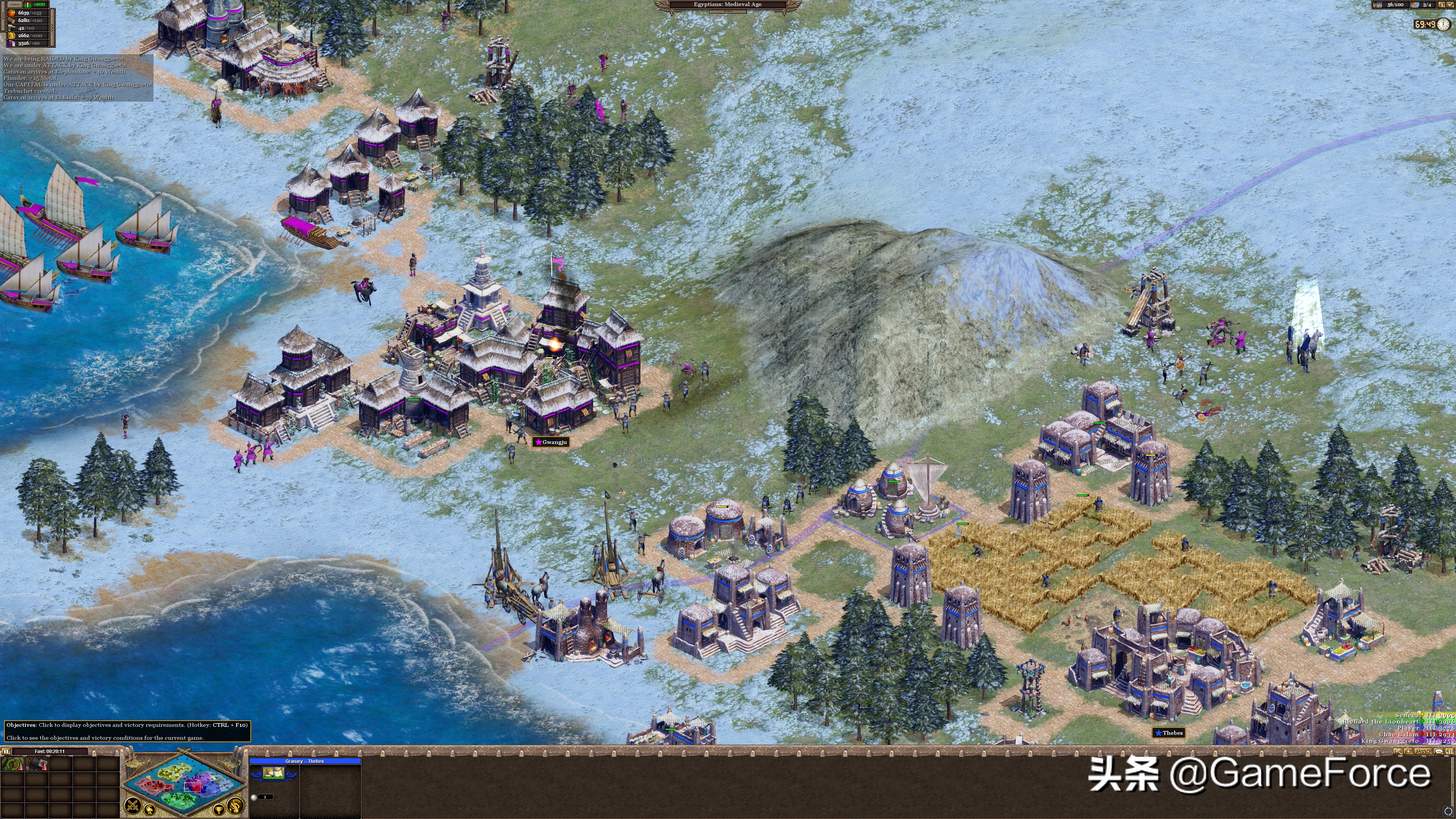Click the city name label Gwangju
Viewport: 1456px width, 819px height.
click(551, 442)
